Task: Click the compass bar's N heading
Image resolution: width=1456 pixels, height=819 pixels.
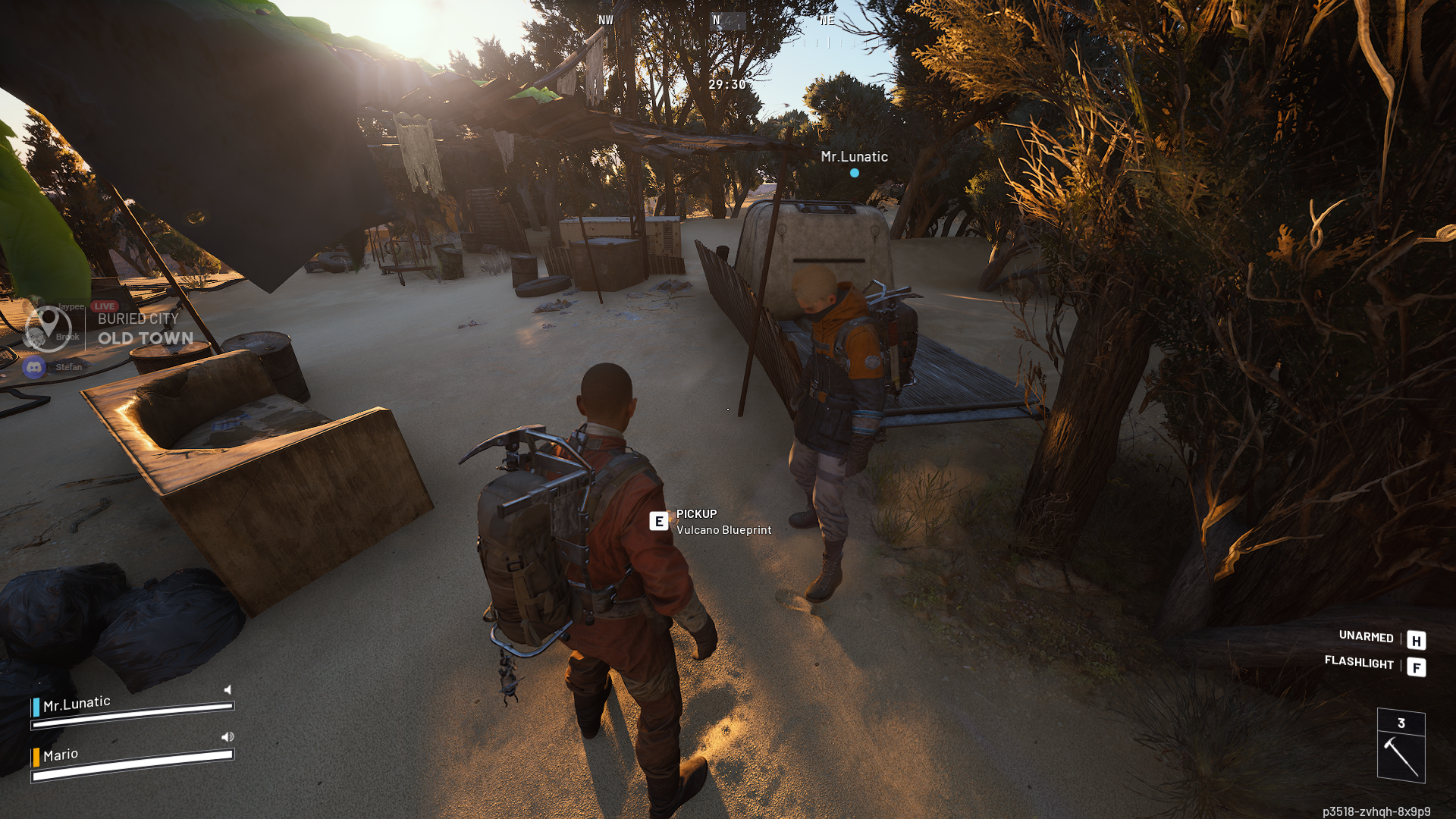Action: (716, 20)
